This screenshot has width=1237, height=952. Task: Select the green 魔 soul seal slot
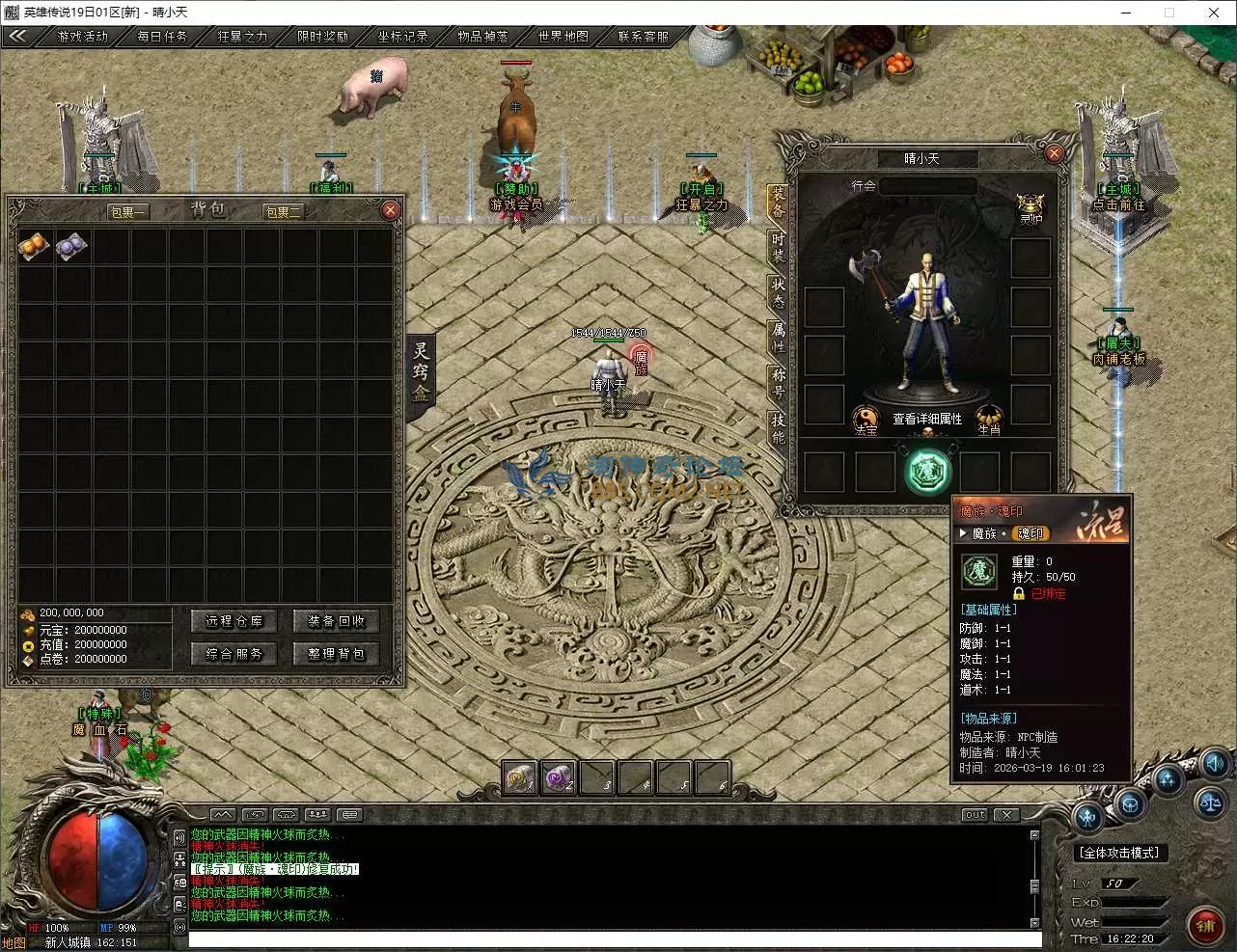[928, 473]
